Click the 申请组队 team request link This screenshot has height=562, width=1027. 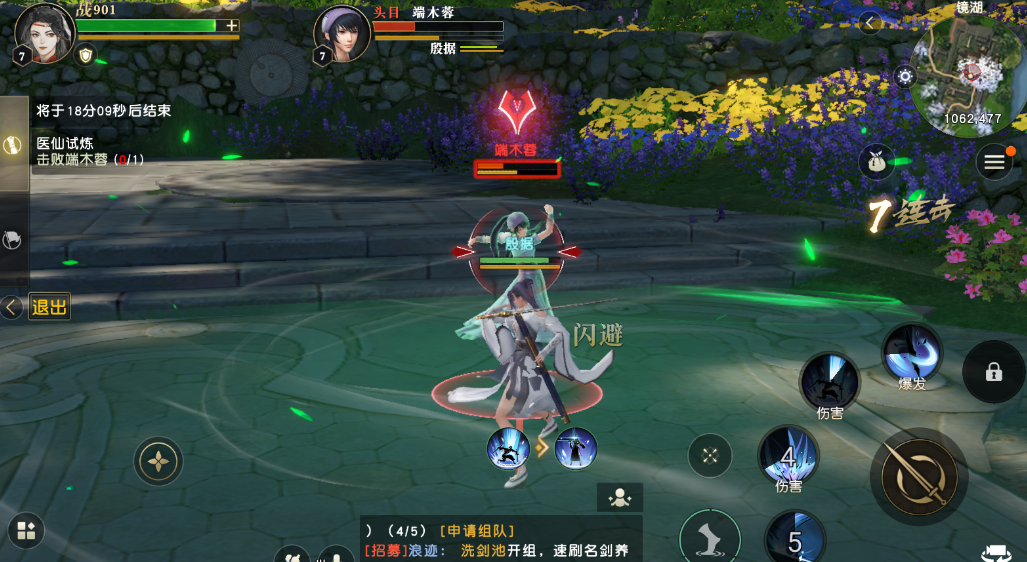(475, 531)
